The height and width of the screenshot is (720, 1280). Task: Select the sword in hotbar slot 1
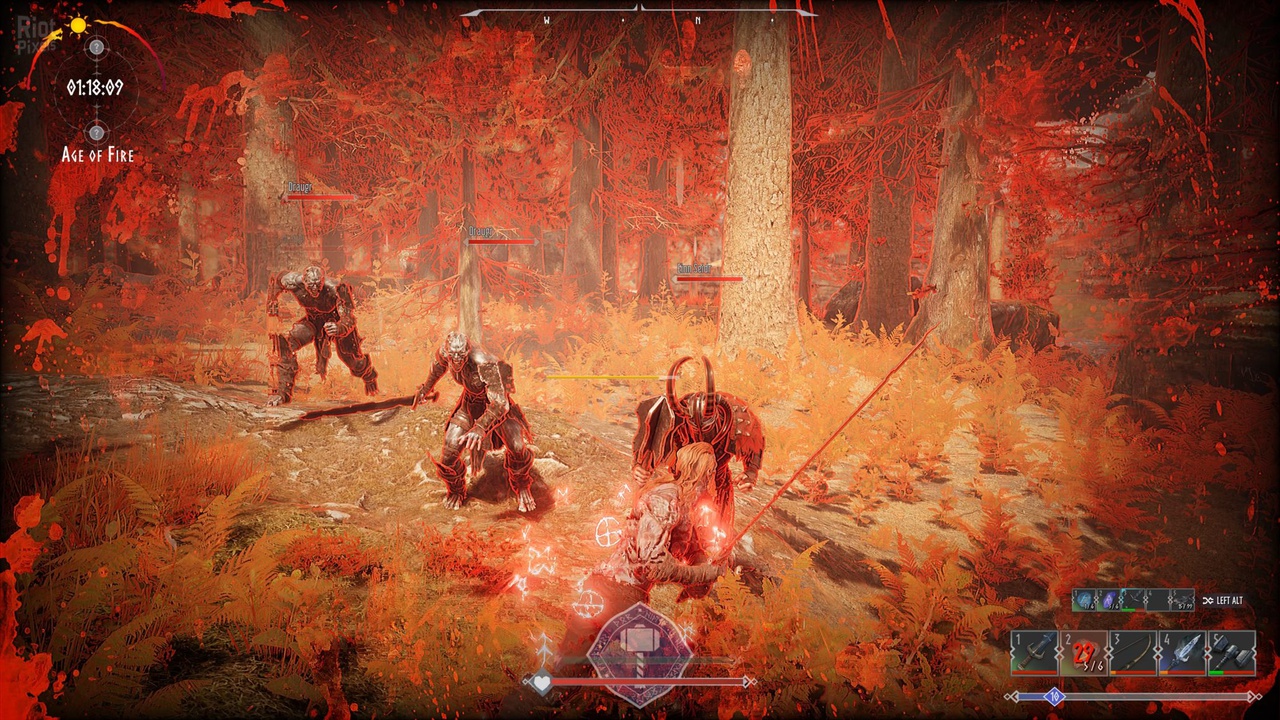click(x=1034, y=653)
